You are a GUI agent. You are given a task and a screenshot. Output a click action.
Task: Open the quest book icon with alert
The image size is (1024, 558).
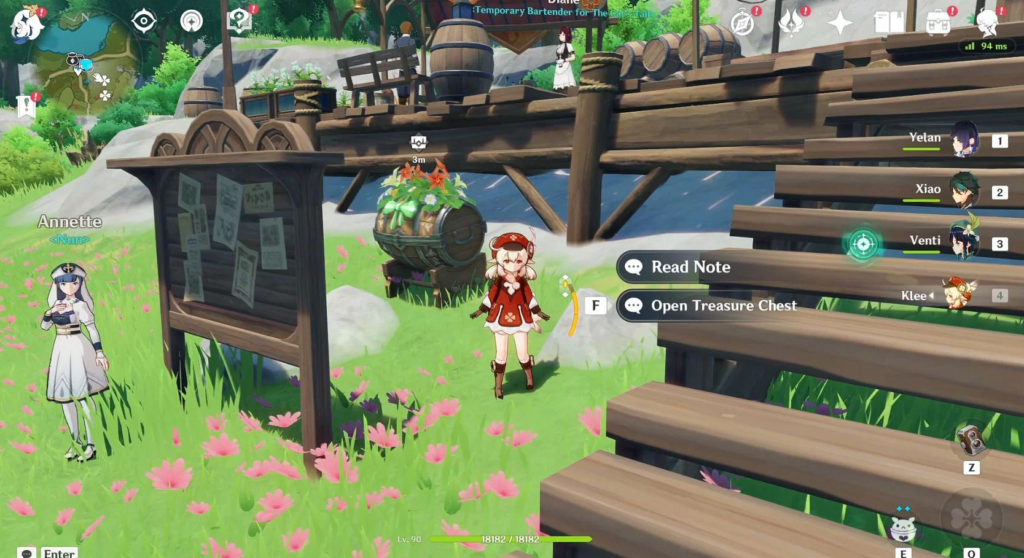pyautogui.click(x=239, y=20)
